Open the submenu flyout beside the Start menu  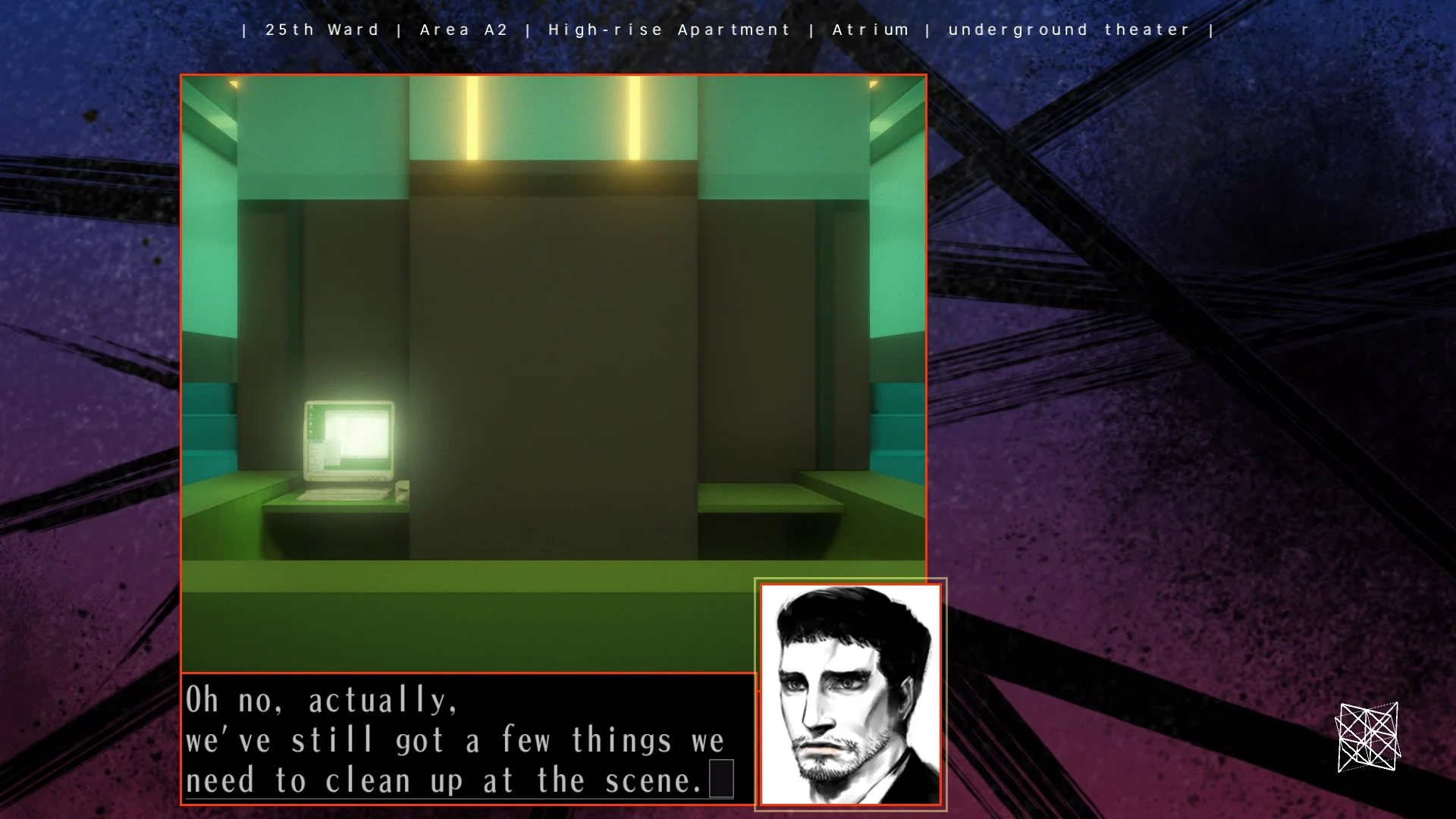332,453
